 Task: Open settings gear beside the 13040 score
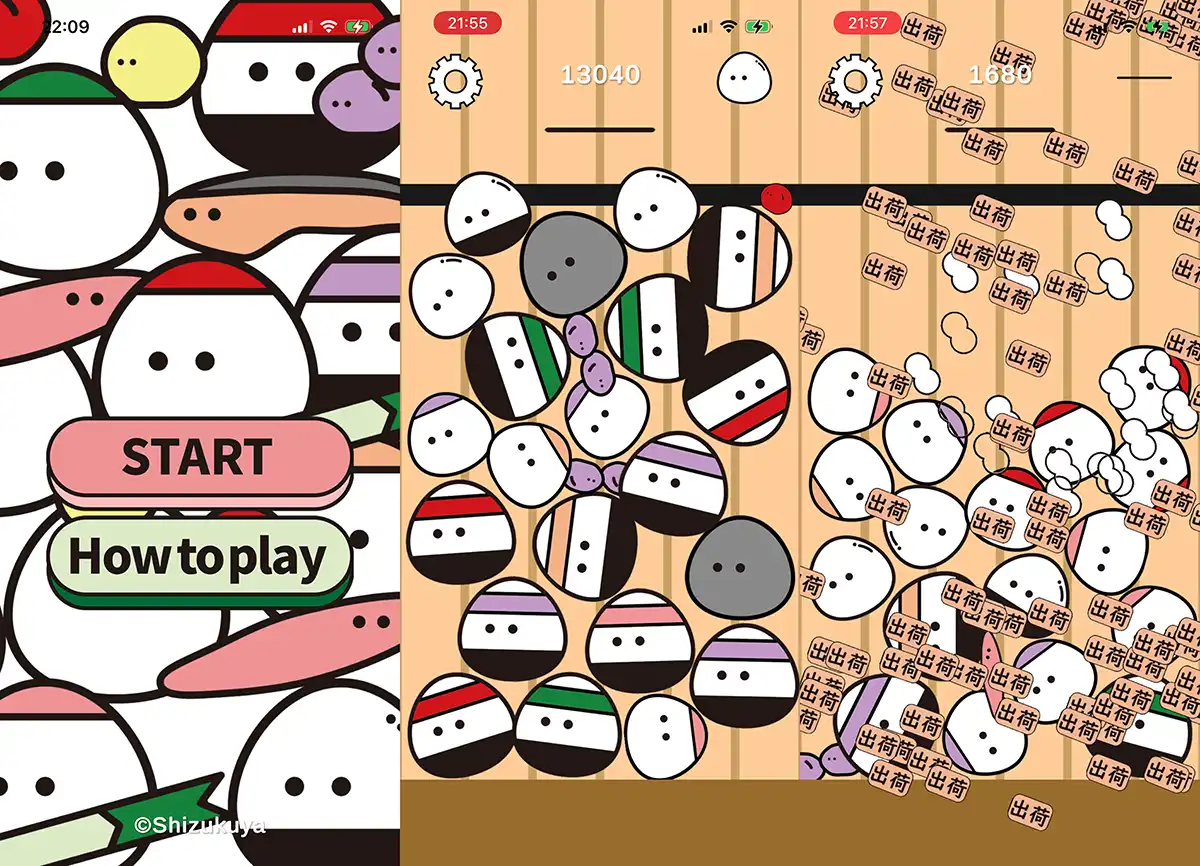tap(455, 77)
